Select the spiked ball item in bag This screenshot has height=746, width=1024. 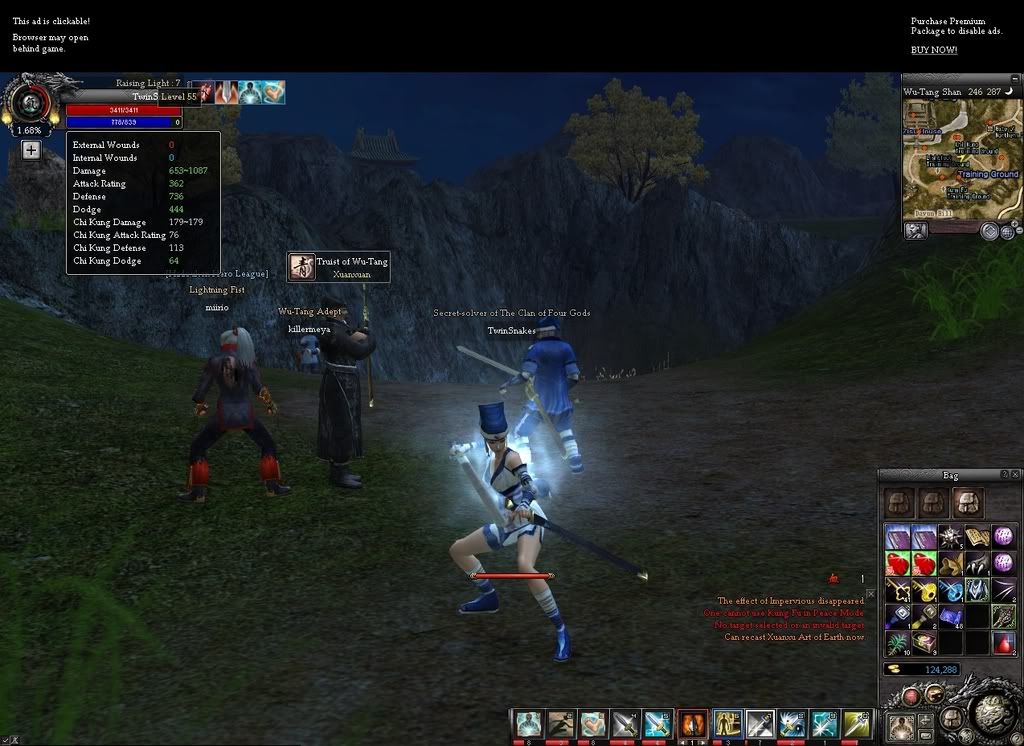pyautogui.click(x=950, y=537)
